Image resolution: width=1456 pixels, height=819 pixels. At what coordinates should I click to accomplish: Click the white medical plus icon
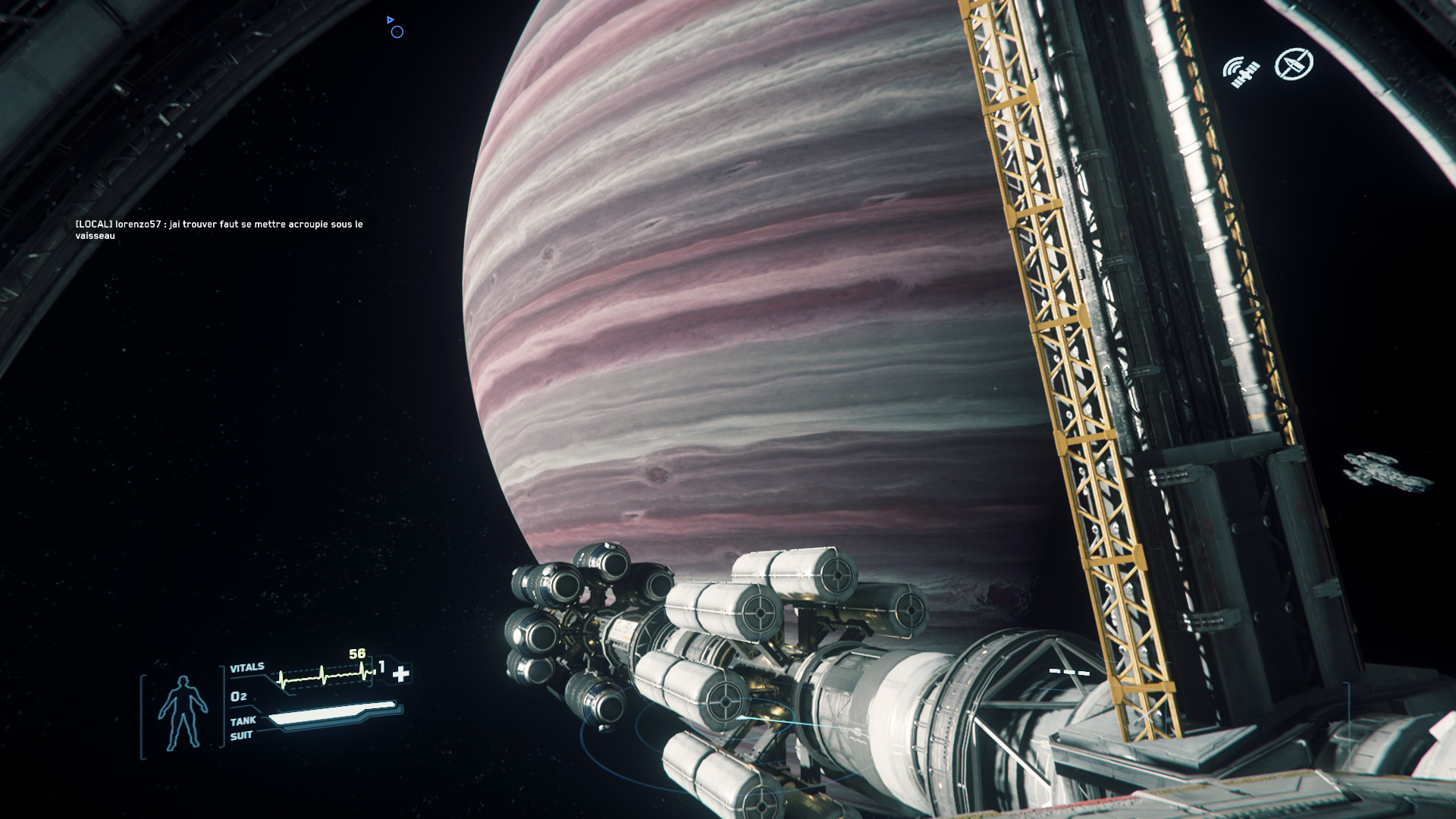[x=401, y=673]
